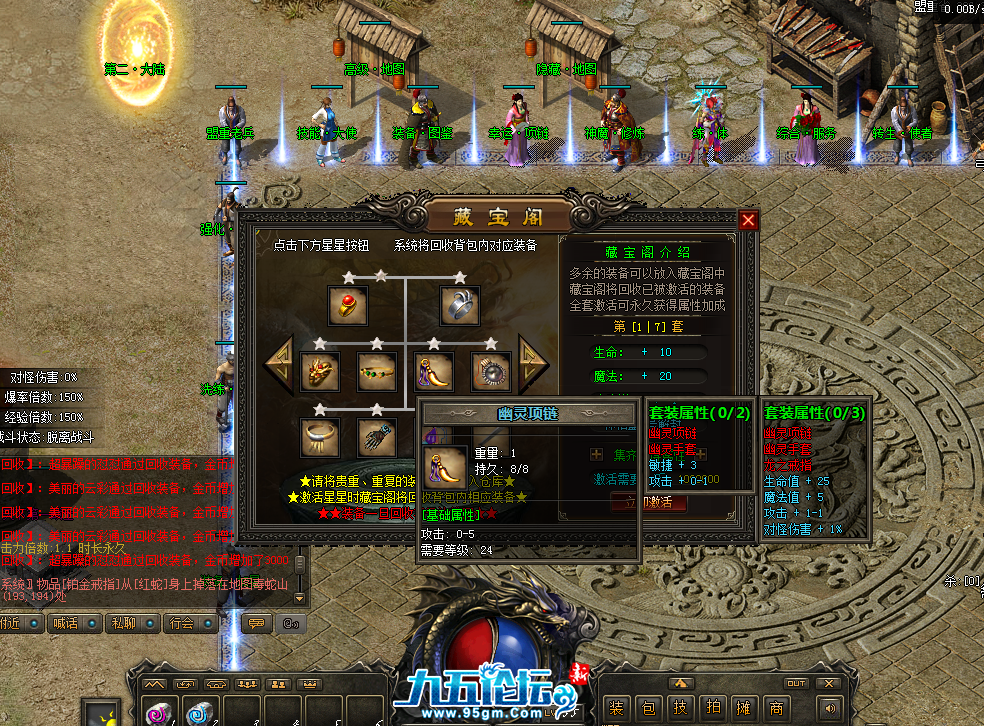The image size is (984, 726).
Task: Switch chat to 行会 guild channel
Action: pyautogui.click(x=182, y=623)
